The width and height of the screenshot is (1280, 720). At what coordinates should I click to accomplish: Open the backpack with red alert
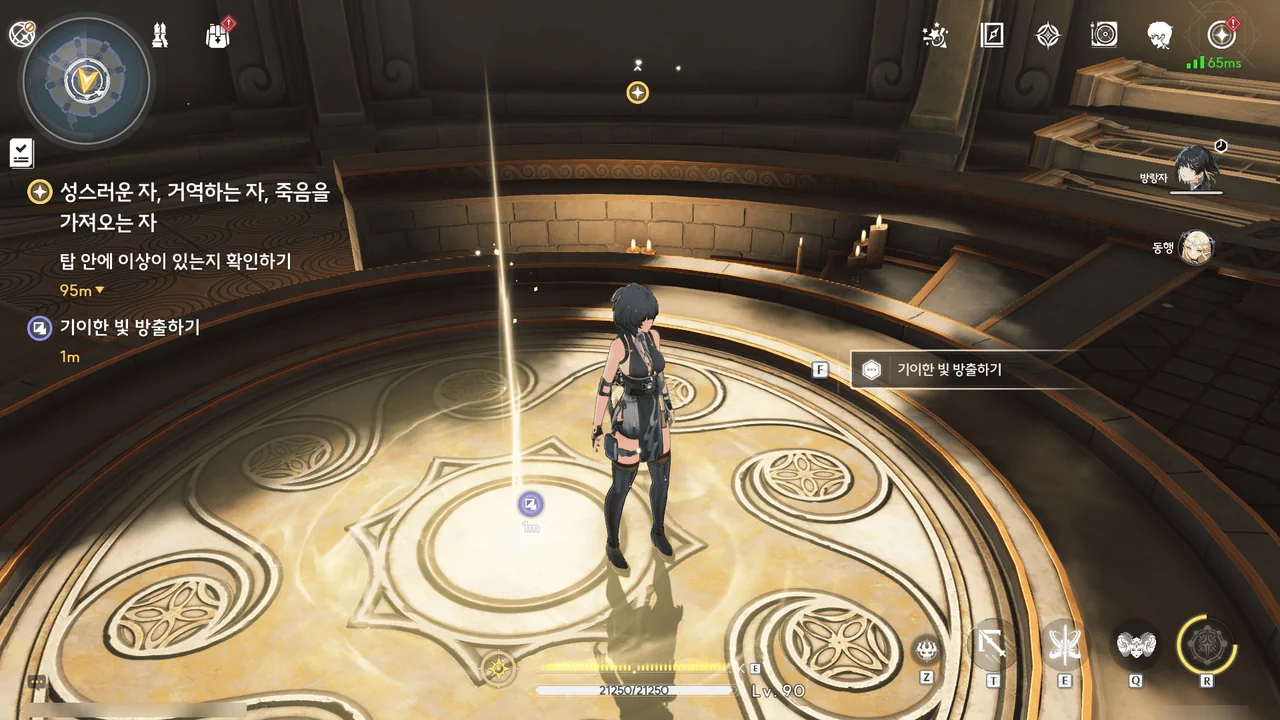tap(217, 36)
